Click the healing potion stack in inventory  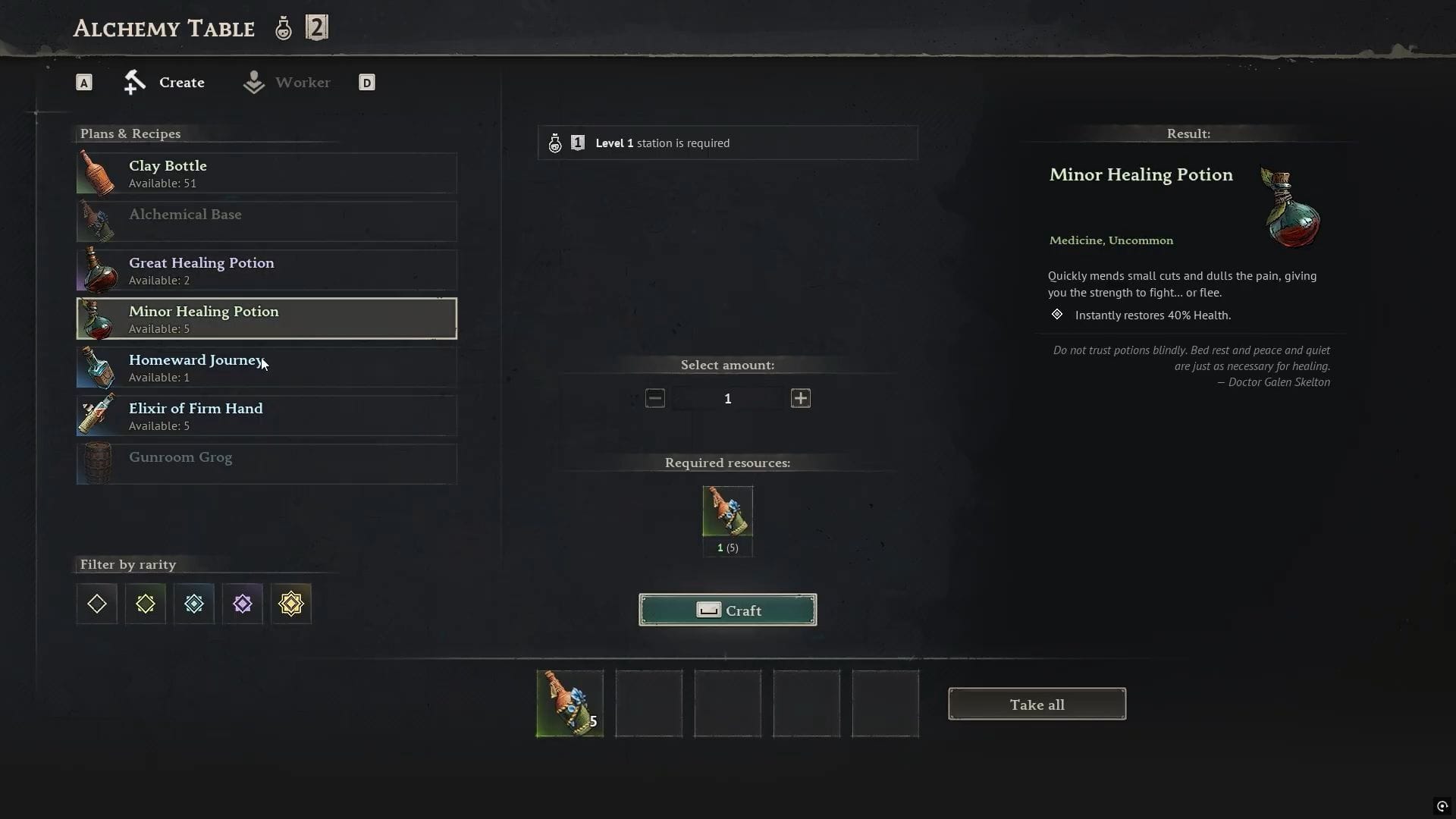pos(569,704)
